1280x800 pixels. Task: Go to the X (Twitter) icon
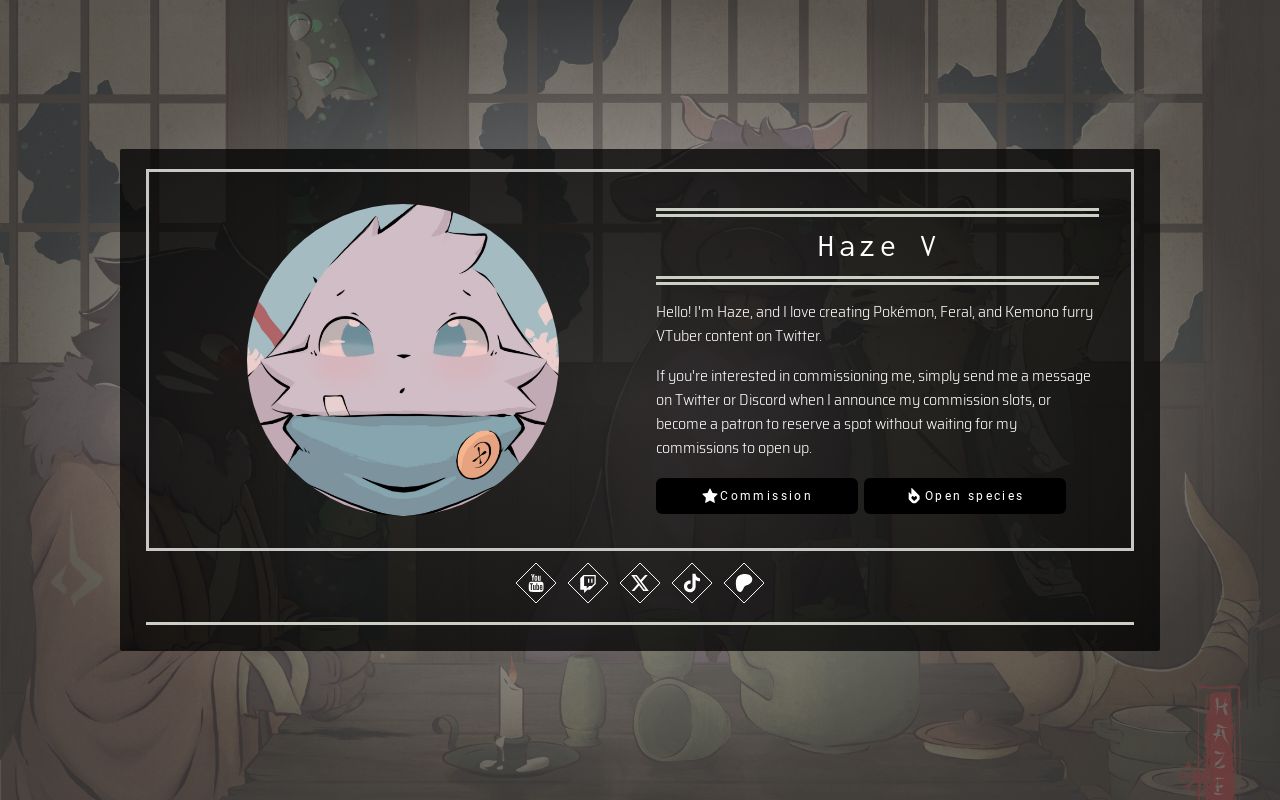pyautogui.click(x=640, y=583)
